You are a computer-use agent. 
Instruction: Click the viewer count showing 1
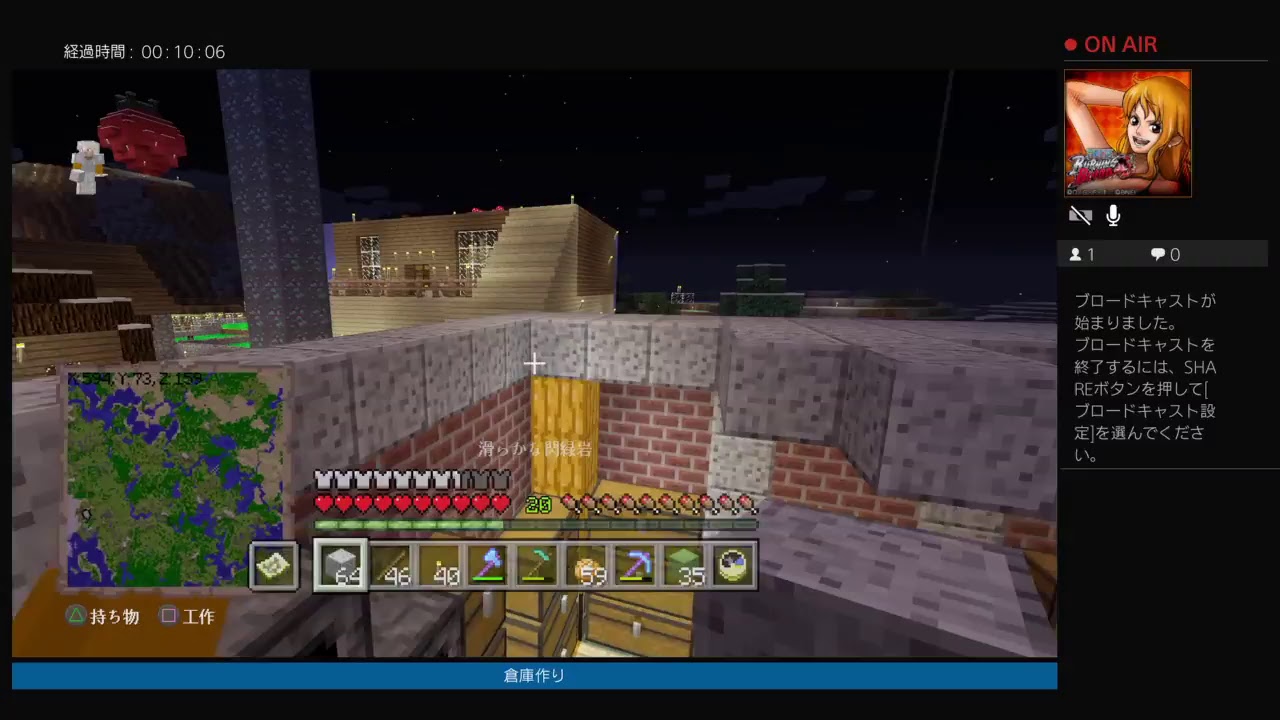pos(1082,254)
